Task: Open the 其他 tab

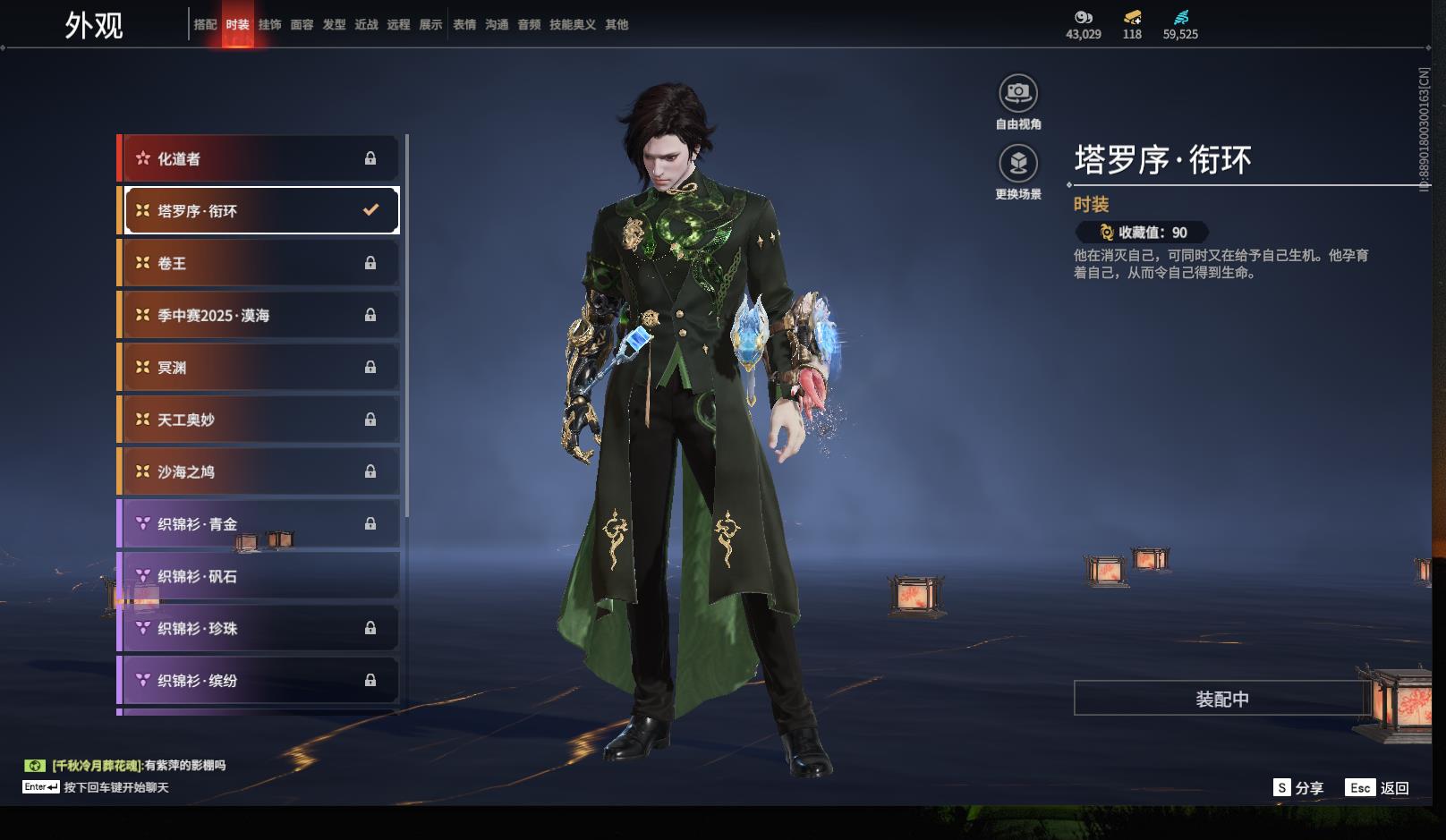Action: (x=617, y=25)
